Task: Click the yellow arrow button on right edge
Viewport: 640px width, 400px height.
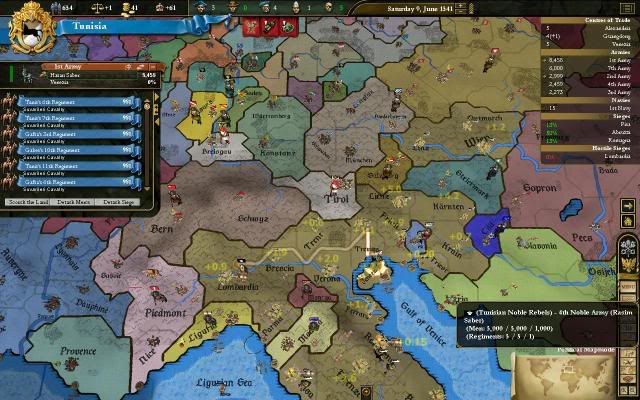Action: 629,207
